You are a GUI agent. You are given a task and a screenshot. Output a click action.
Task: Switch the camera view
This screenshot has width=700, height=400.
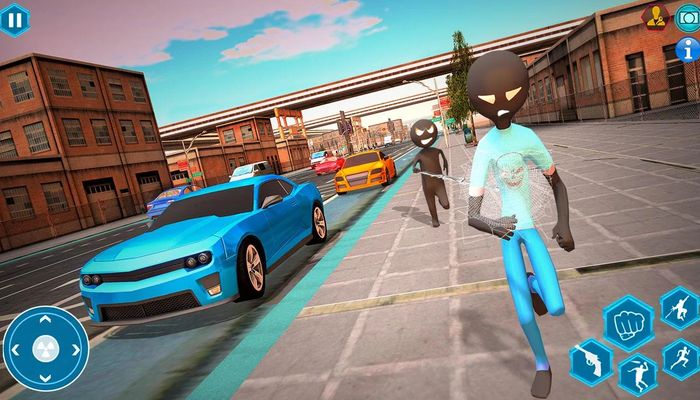point(688,17)
